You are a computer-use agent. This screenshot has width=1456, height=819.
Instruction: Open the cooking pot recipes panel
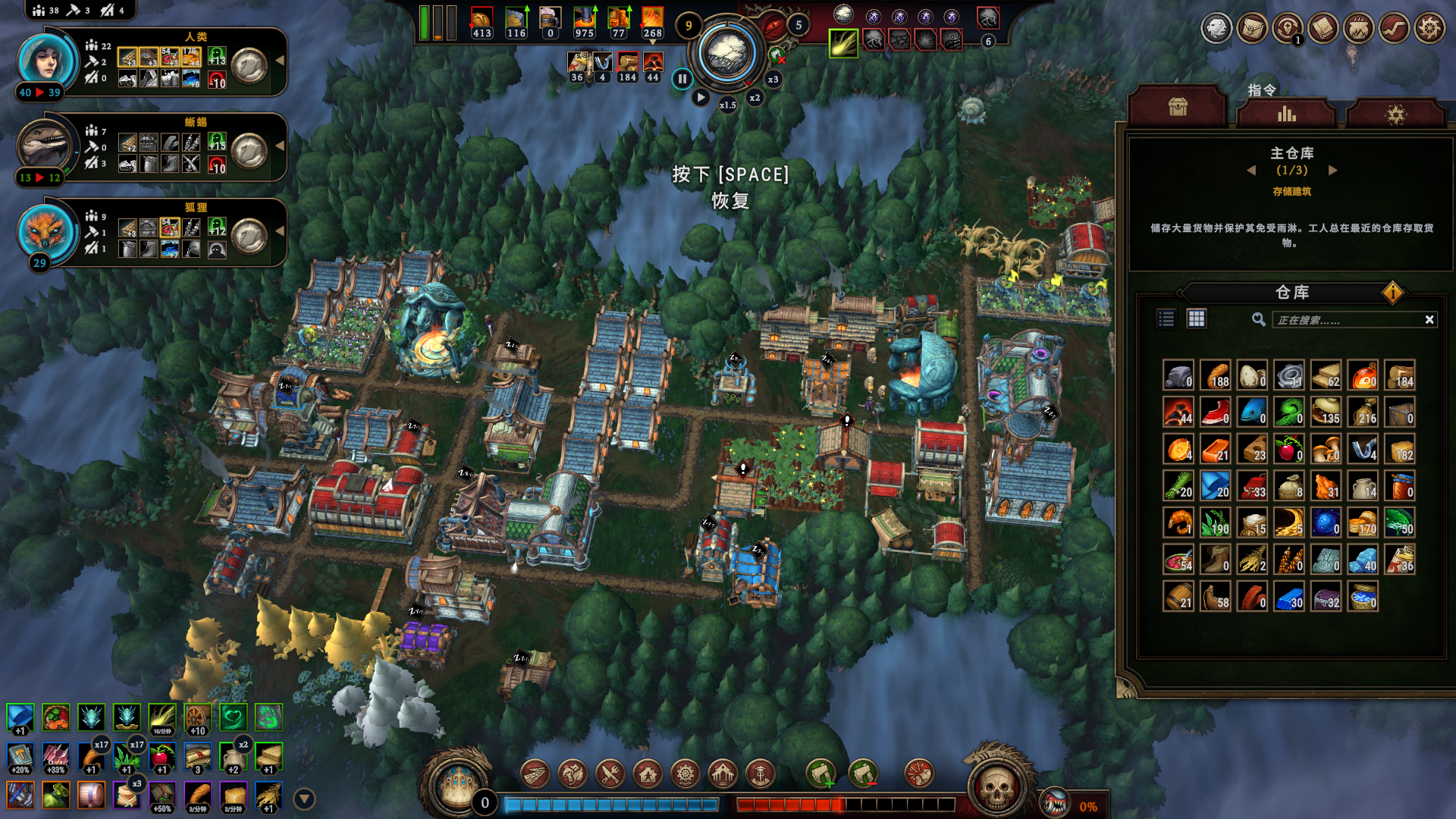coord(1359,29)
